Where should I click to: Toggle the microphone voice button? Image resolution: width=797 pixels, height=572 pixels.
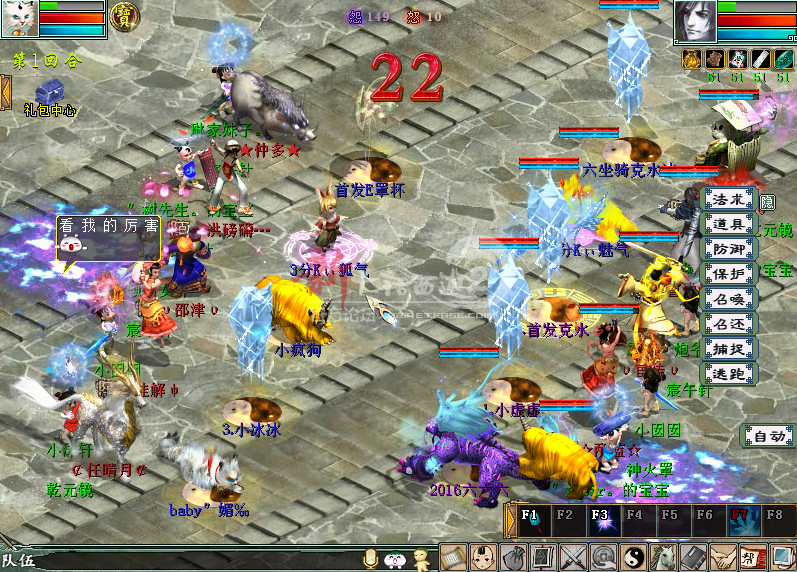[x=371, y=558]
